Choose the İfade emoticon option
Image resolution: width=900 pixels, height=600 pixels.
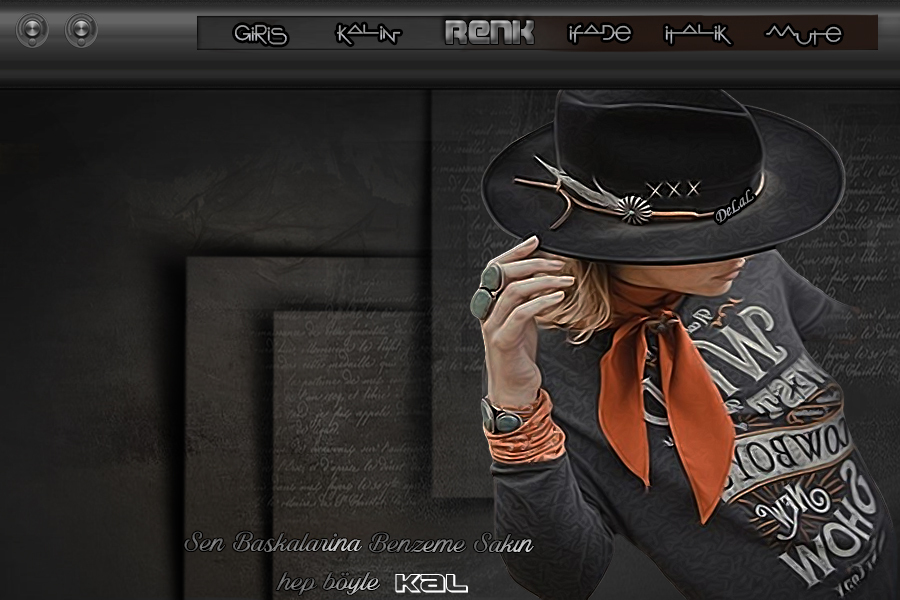pyautogui.click(x=599, y=34)
